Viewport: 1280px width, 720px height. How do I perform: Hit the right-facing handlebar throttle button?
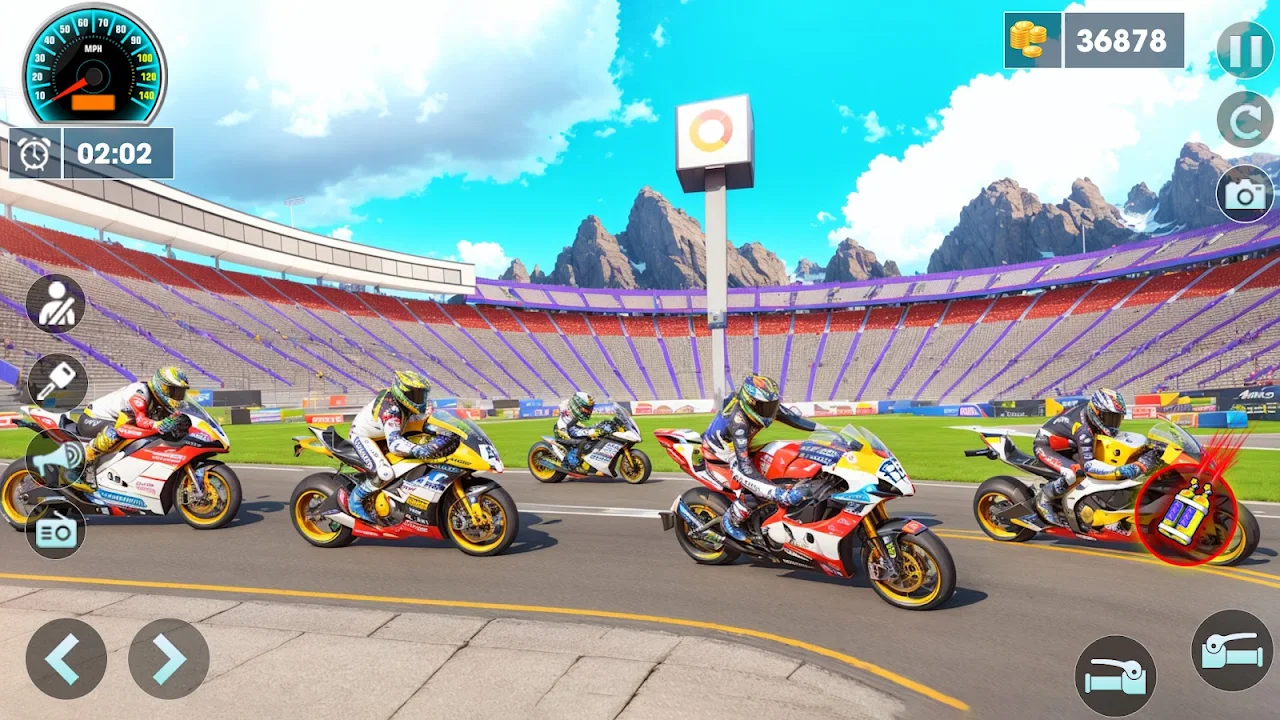point(1232,650)
